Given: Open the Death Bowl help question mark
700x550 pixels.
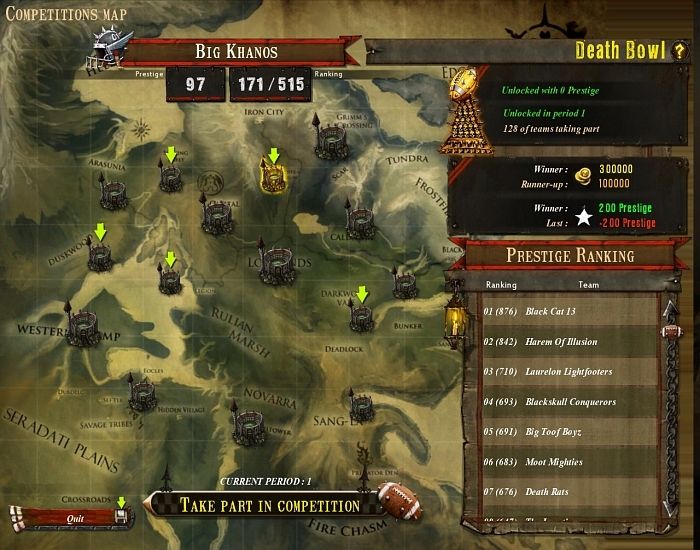Looking at the screenshot, I should coord(677,51).
